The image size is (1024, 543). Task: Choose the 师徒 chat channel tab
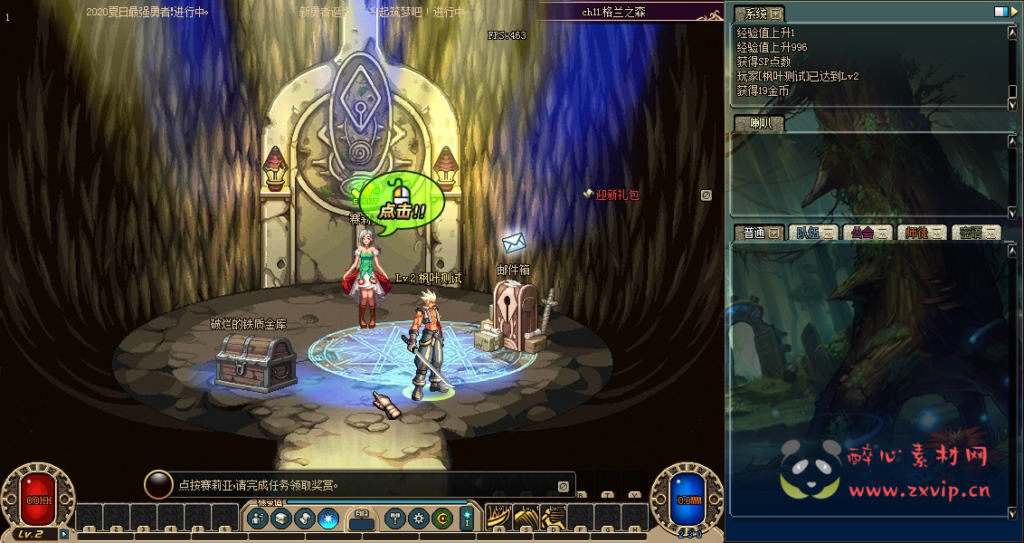pos(921,233)
